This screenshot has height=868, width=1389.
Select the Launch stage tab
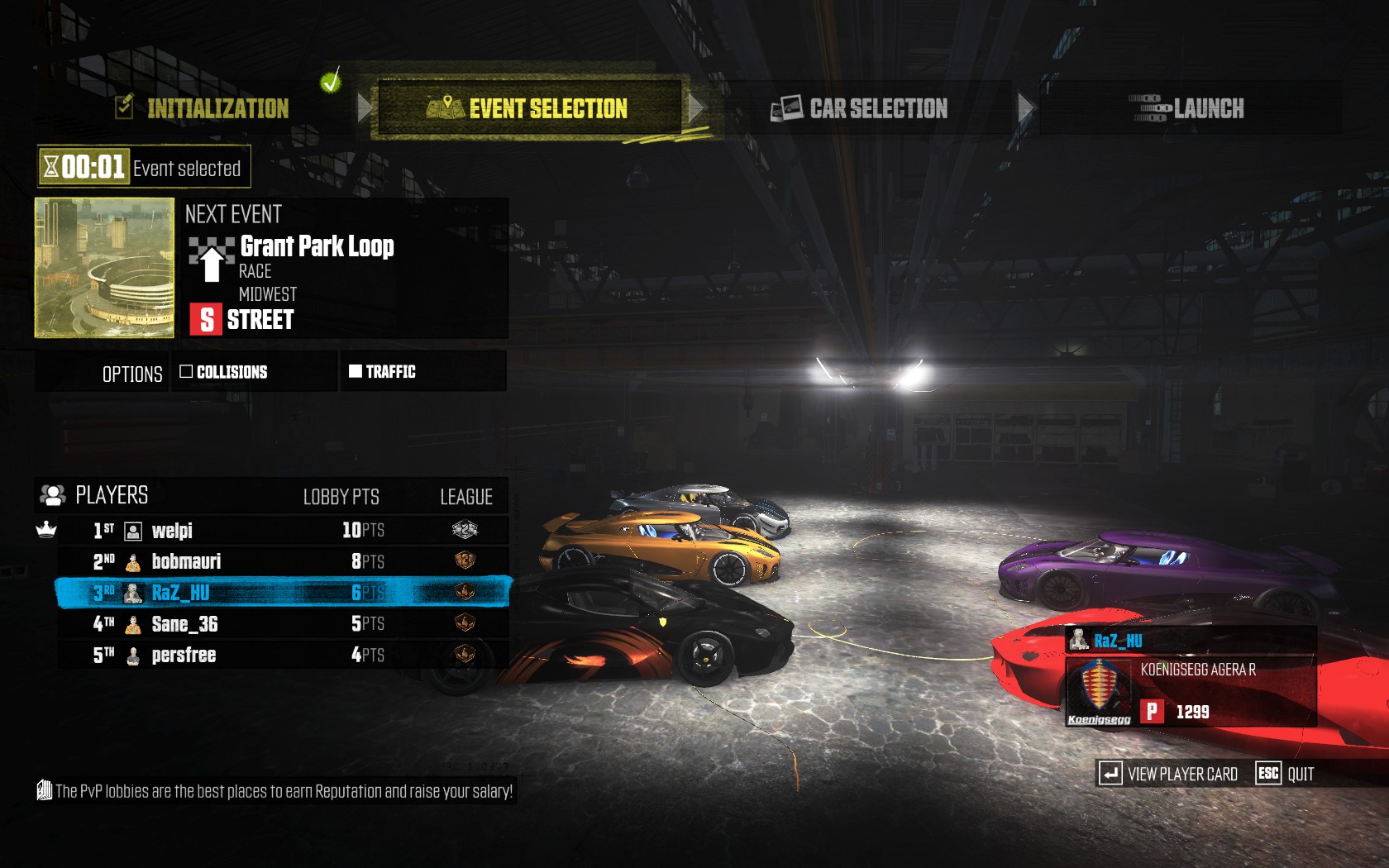pyautogui.click(x=1188, y=108)
